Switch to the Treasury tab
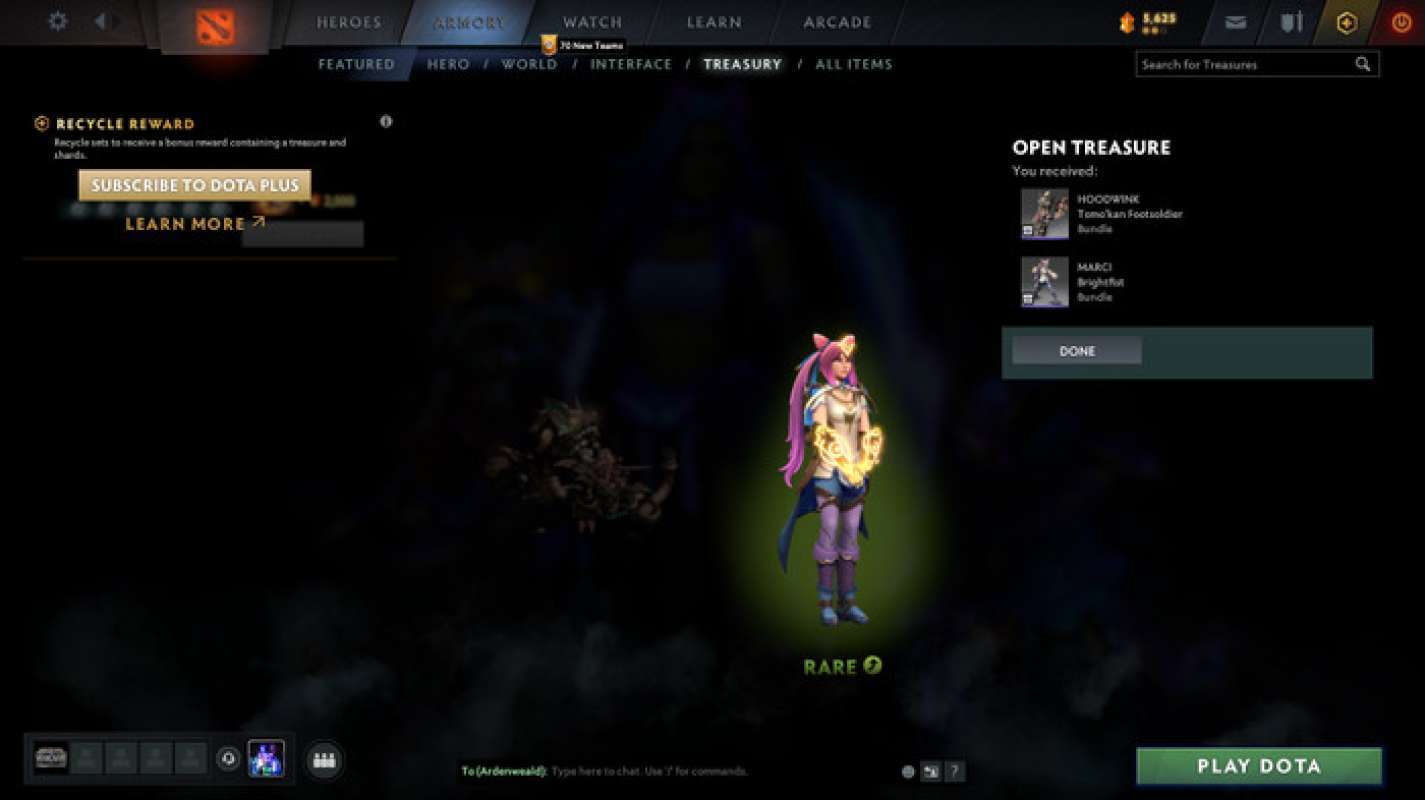The width and height of the screenshot is (1425, 800). [742, 63]
